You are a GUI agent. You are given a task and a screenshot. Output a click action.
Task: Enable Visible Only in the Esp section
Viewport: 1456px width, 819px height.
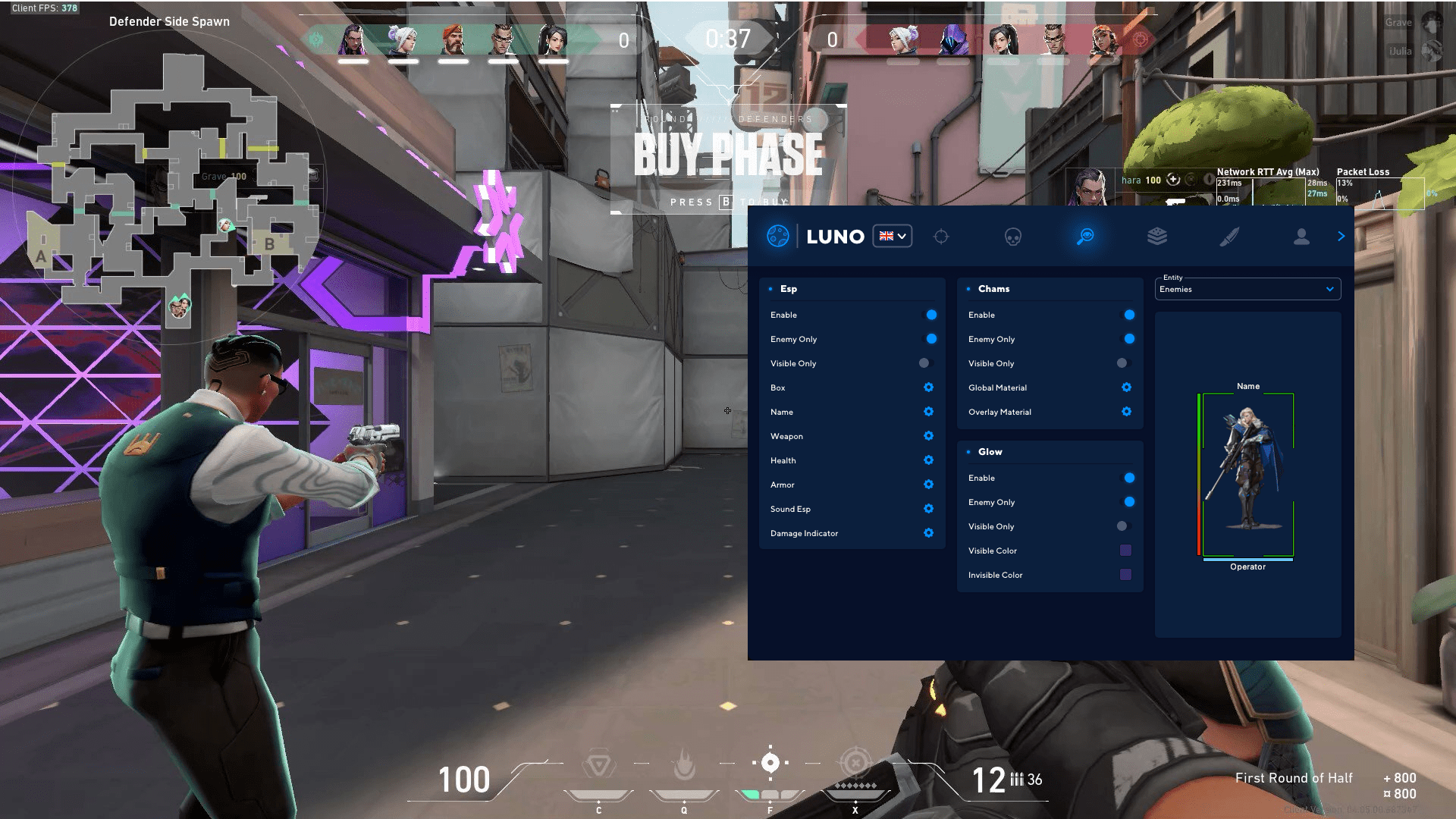pos(928,363)
